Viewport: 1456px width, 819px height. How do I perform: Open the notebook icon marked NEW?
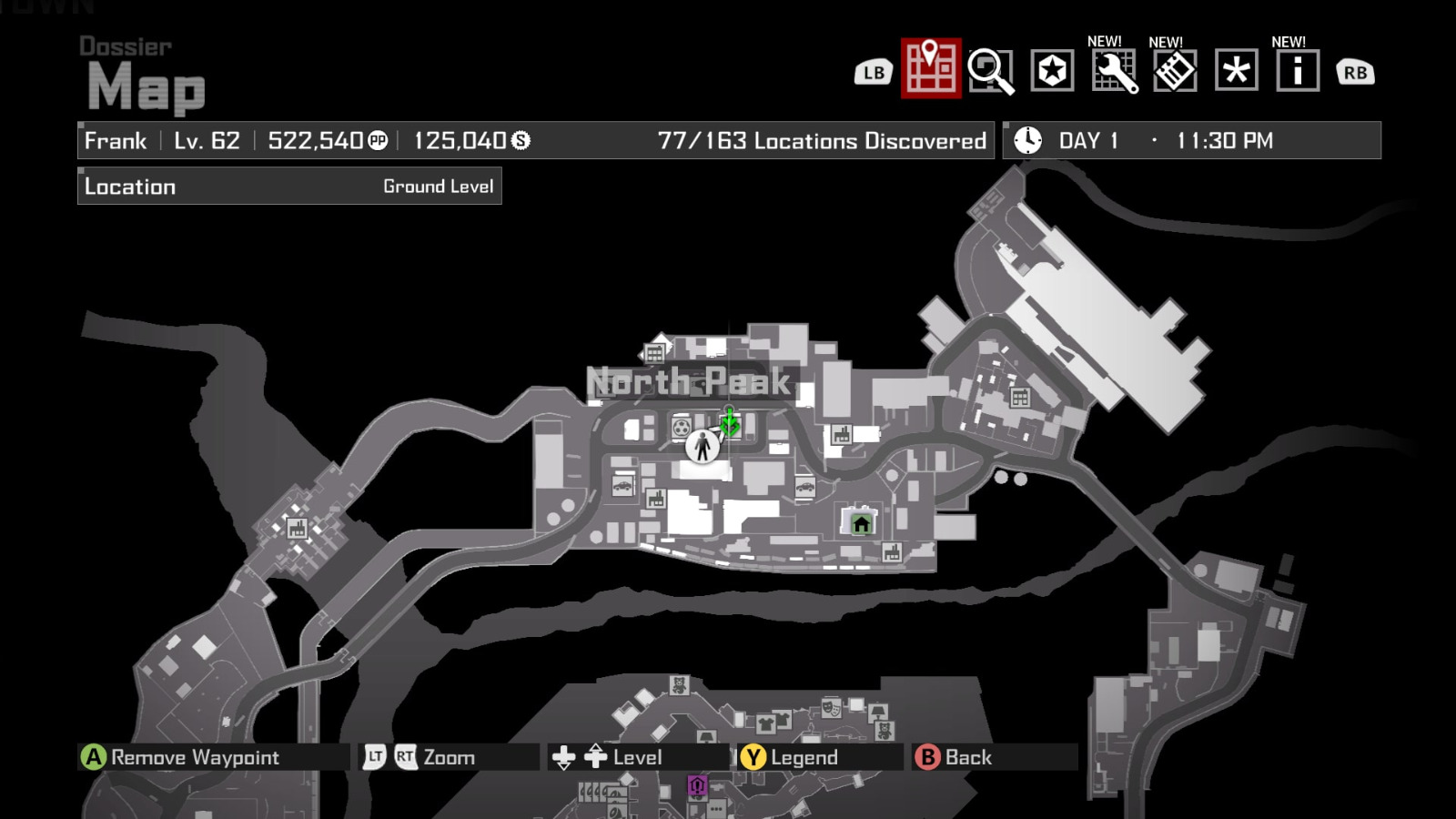[x=1174, y=70]
